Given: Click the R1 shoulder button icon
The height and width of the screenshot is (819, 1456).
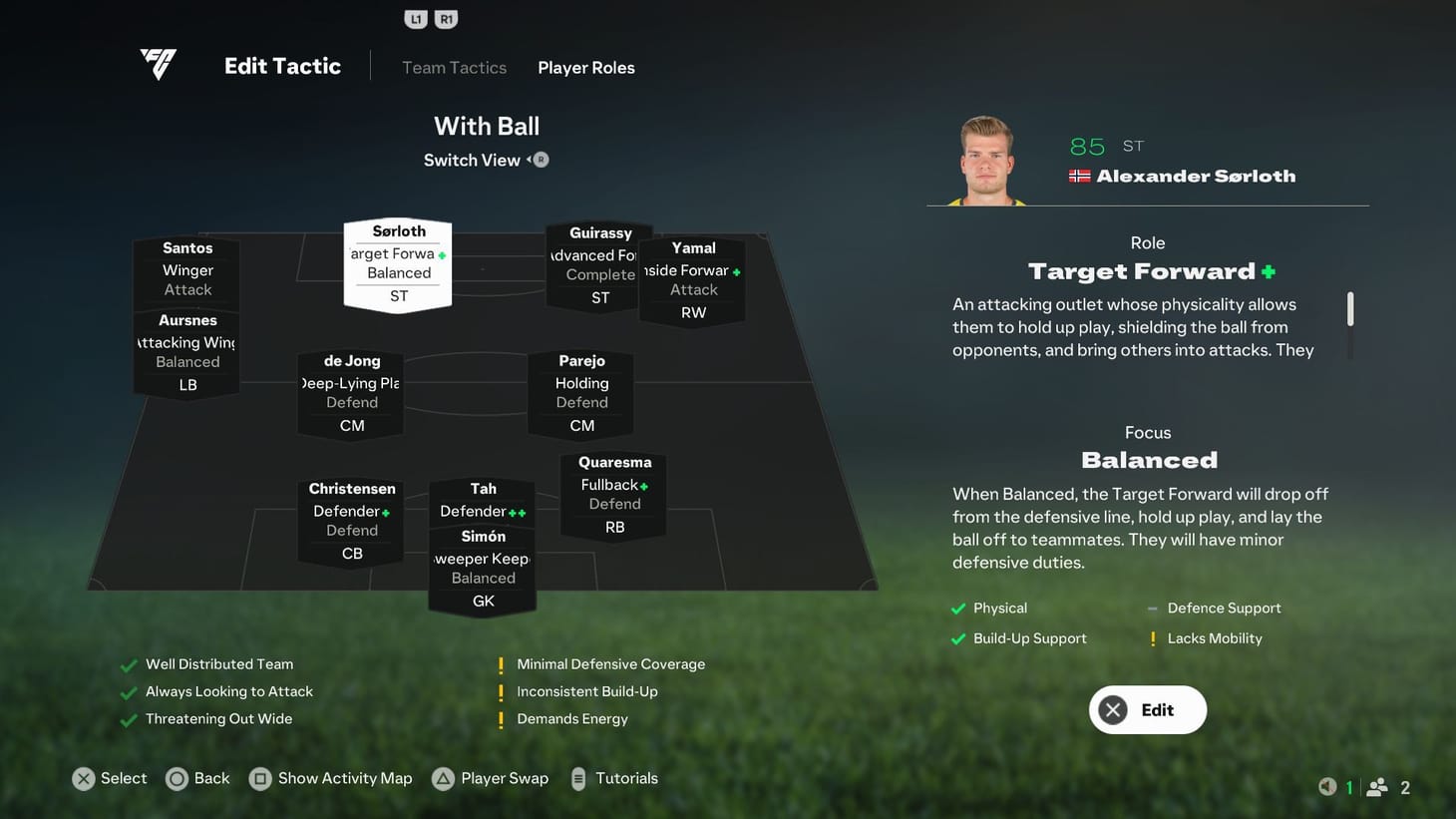Looking at the screenshot, I should pyautogui.click(x=446, y=17).
